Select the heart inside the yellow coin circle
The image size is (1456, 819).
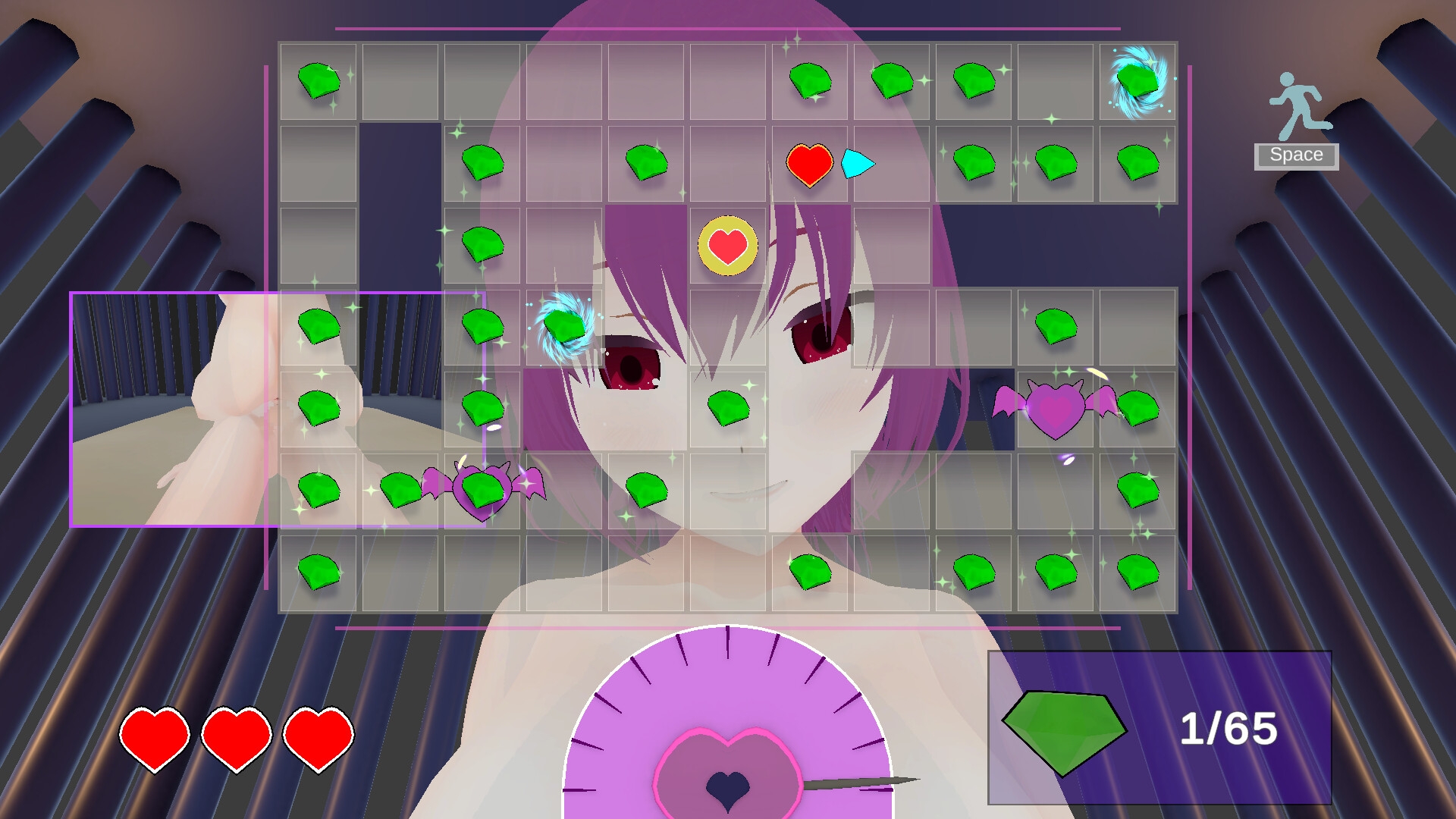pyautogui.click(x=726, y=245)
